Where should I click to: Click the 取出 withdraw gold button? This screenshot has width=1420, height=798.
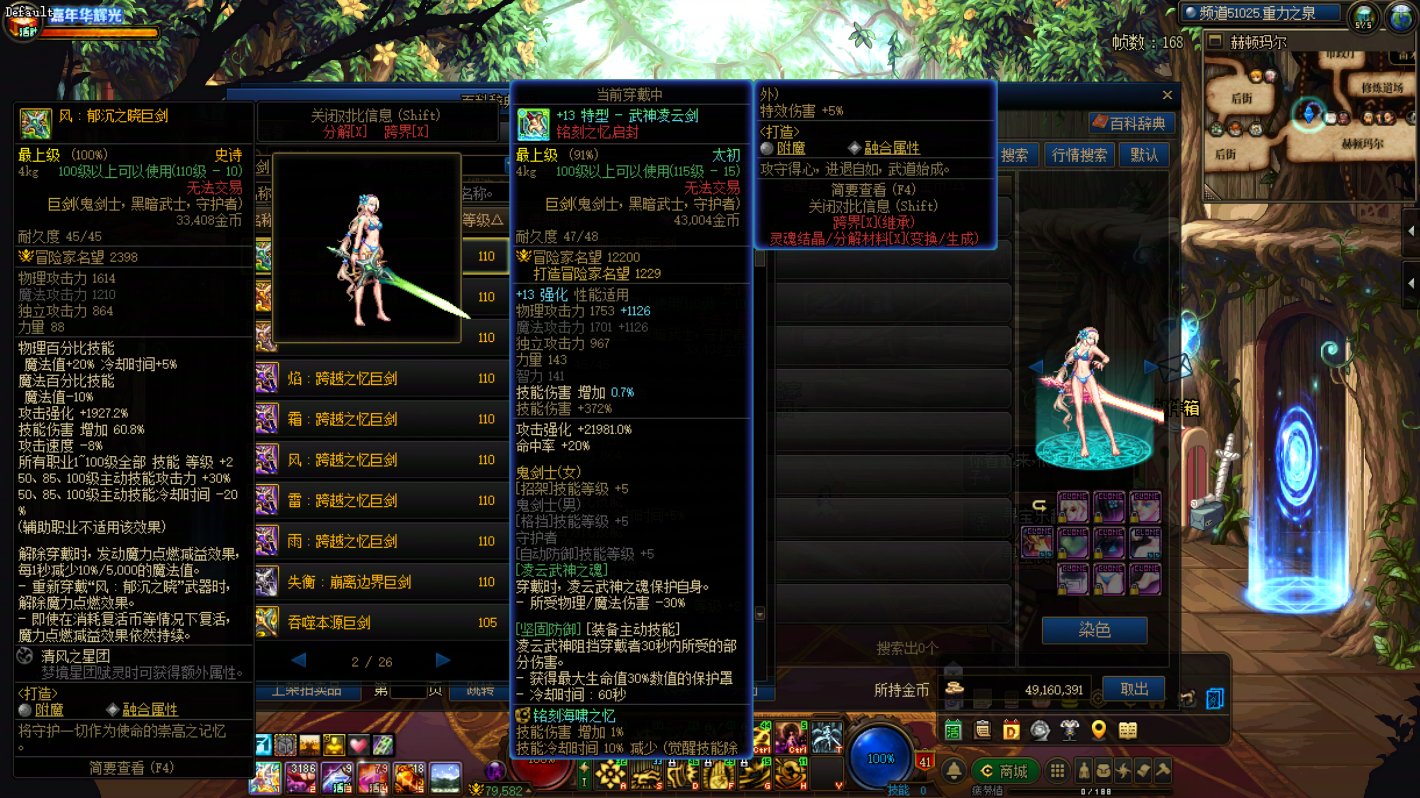click(1133, 688)
